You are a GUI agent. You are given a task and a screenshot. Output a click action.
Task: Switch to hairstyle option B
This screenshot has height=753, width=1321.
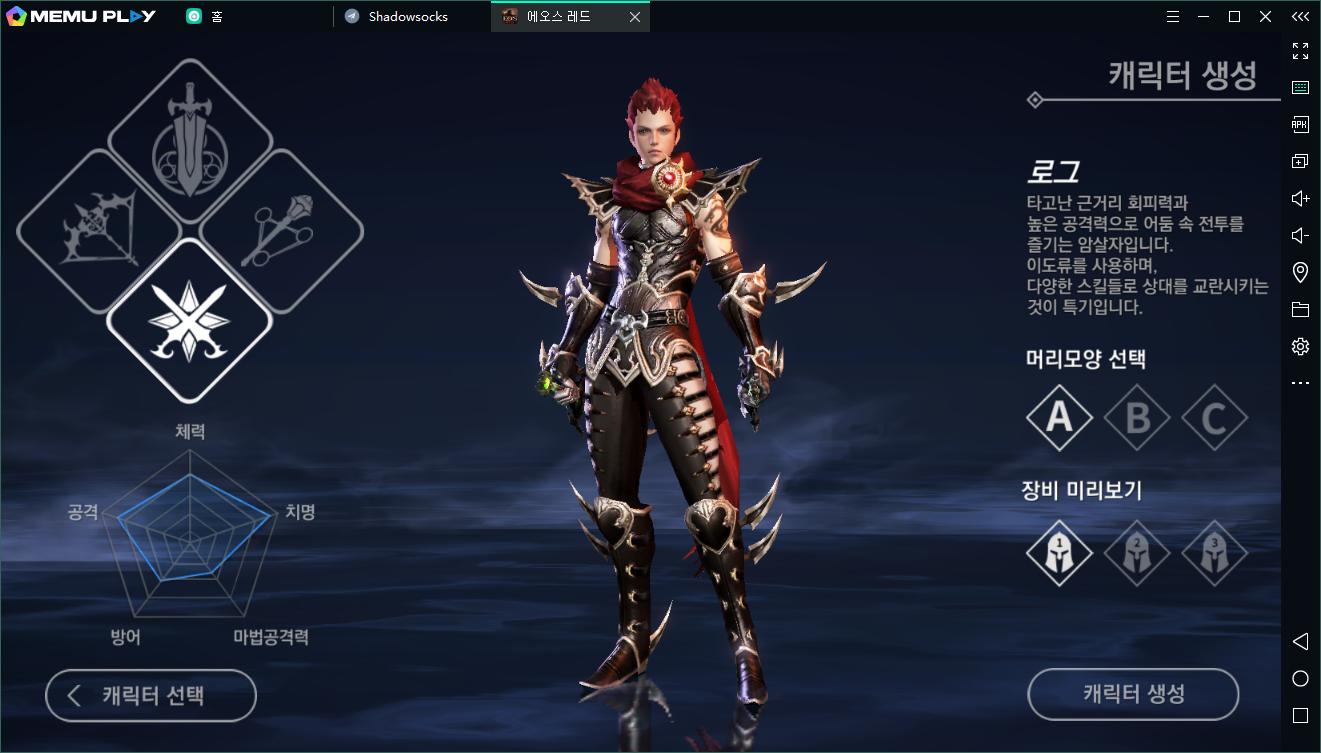point(1137,417)
